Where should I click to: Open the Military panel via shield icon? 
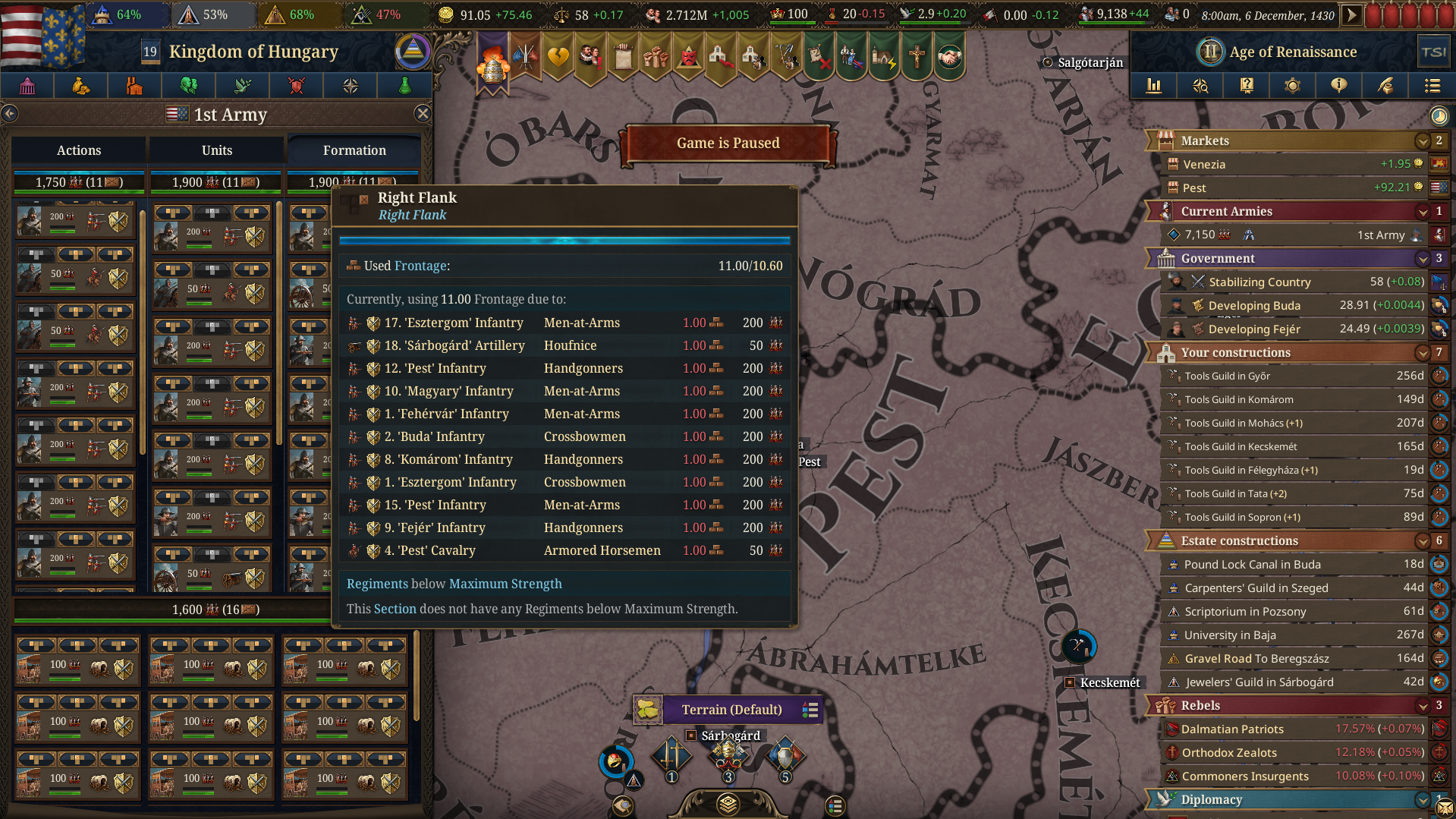pyautogui.click(x=296, y=86)
